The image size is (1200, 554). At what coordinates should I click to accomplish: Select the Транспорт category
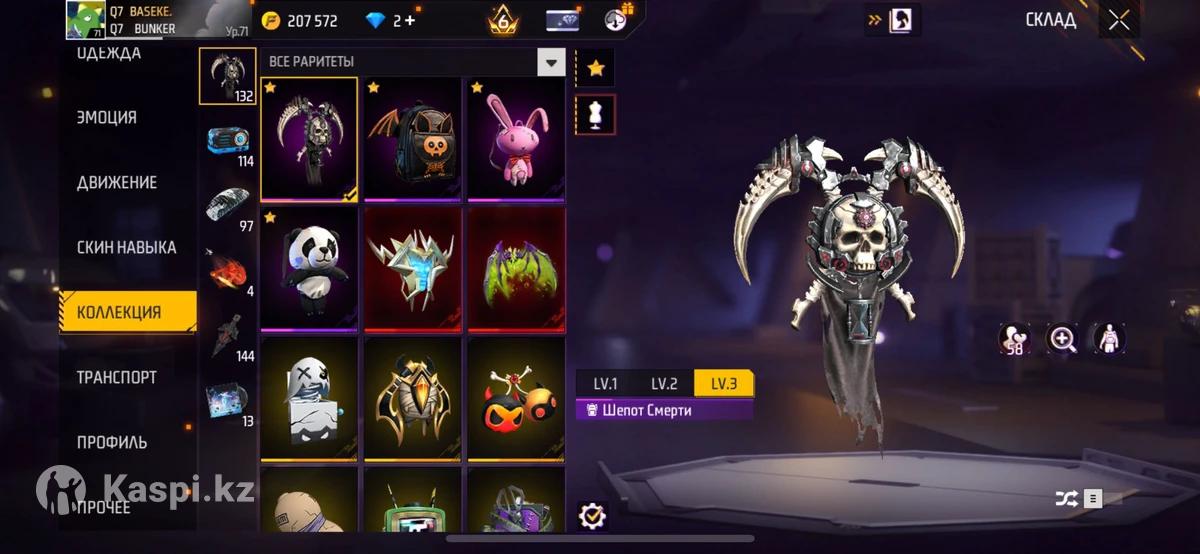(x=117, y=377)
